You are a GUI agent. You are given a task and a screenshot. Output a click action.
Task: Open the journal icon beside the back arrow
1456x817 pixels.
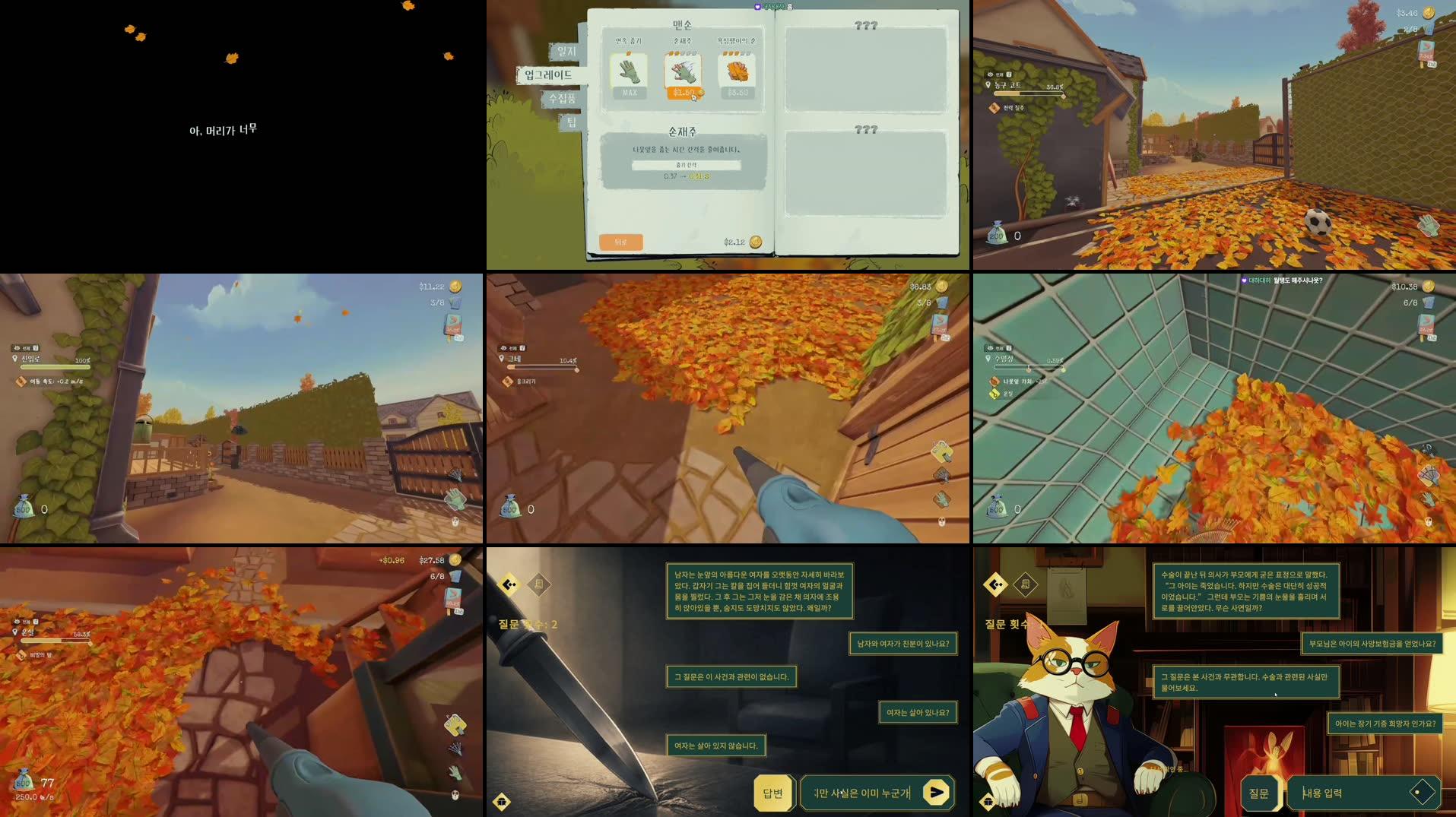[x=539, y=584]
